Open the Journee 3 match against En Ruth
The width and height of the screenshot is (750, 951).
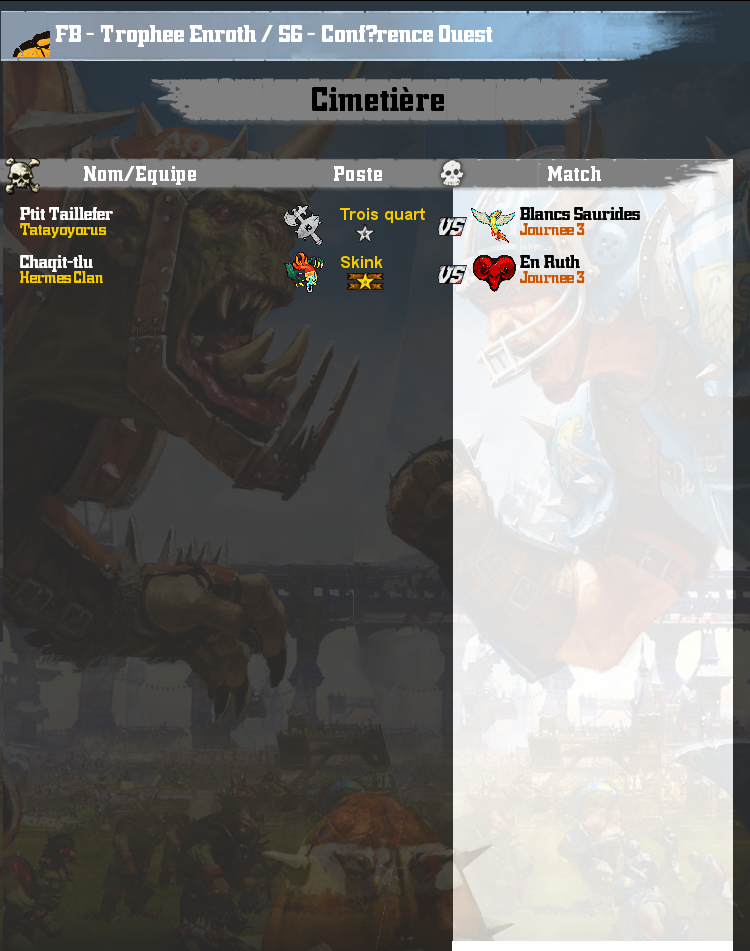pos(552,278)
